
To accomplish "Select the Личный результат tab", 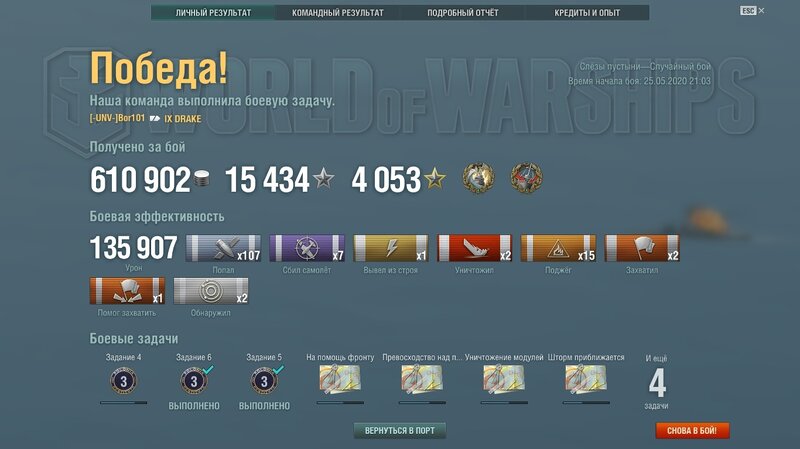I will [x=213, y=13].
